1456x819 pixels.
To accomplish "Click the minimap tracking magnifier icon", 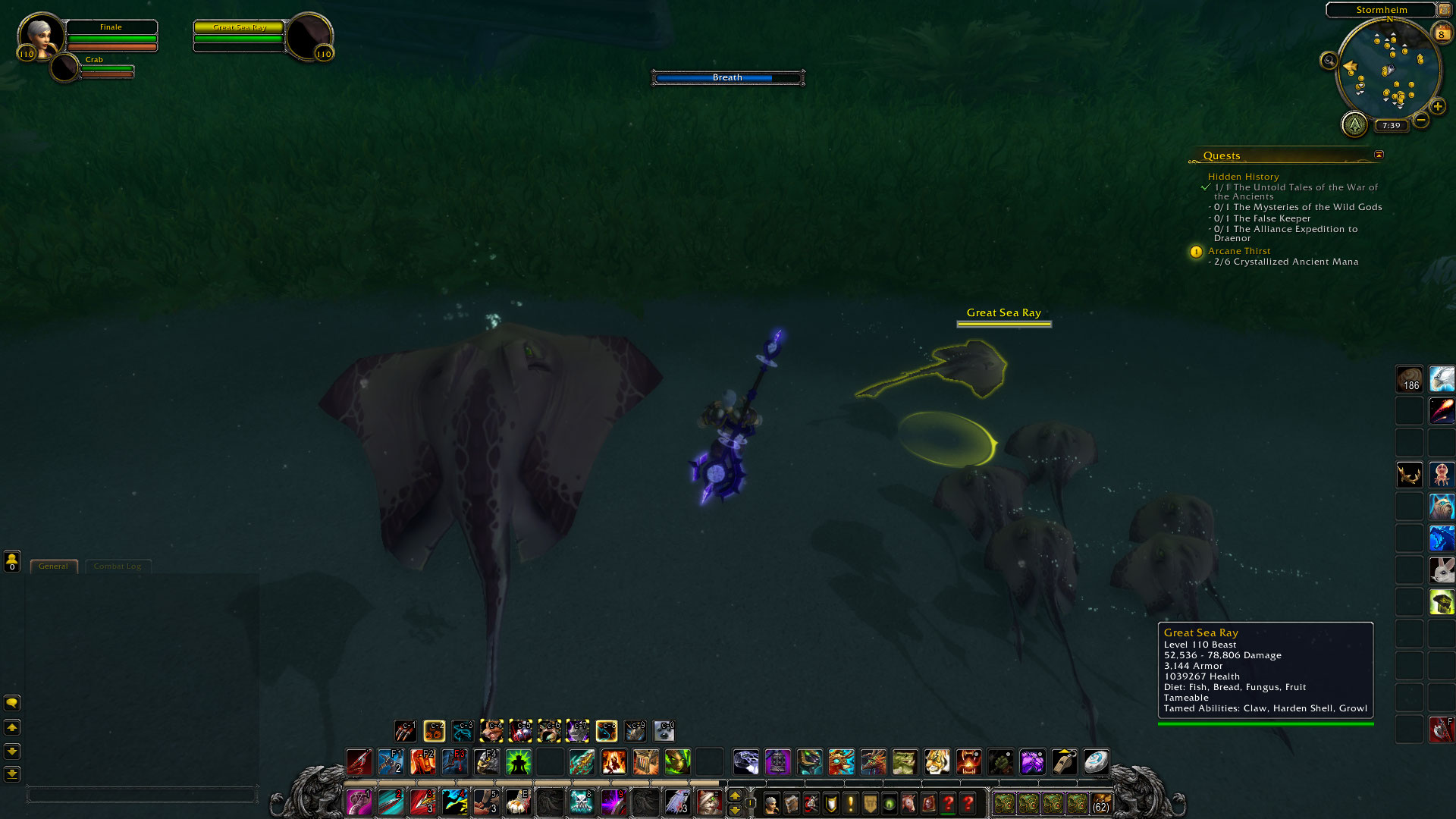I will (x=1329, y=61).
